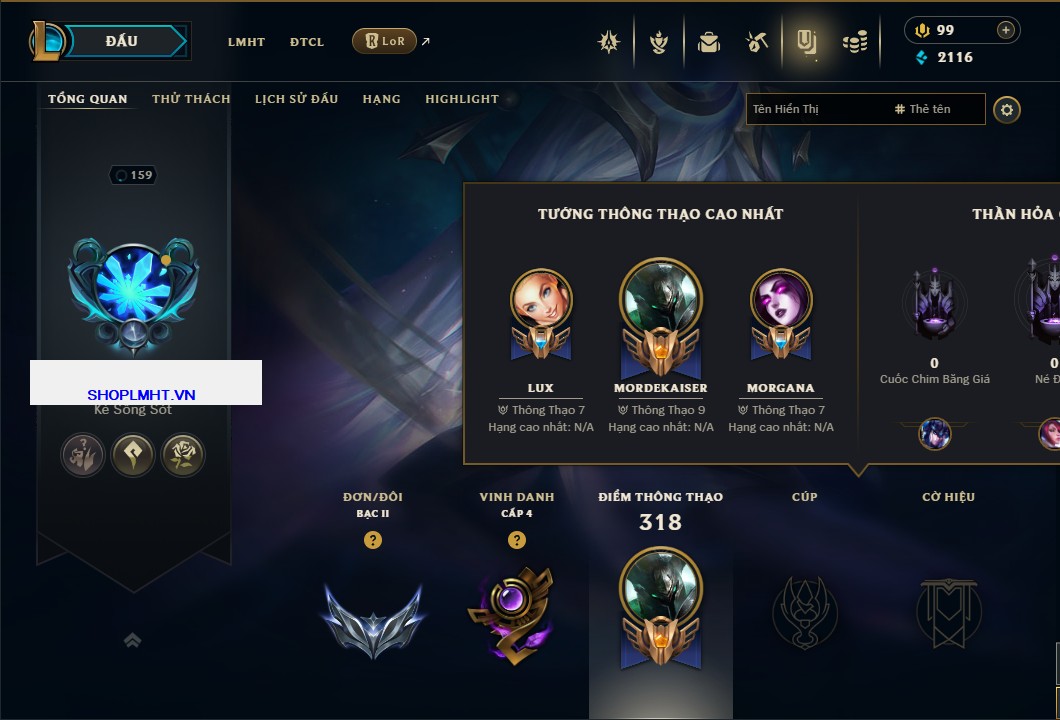
Task: Choose the CỜ HIỆU banner emblem
Action: [948, 611]
